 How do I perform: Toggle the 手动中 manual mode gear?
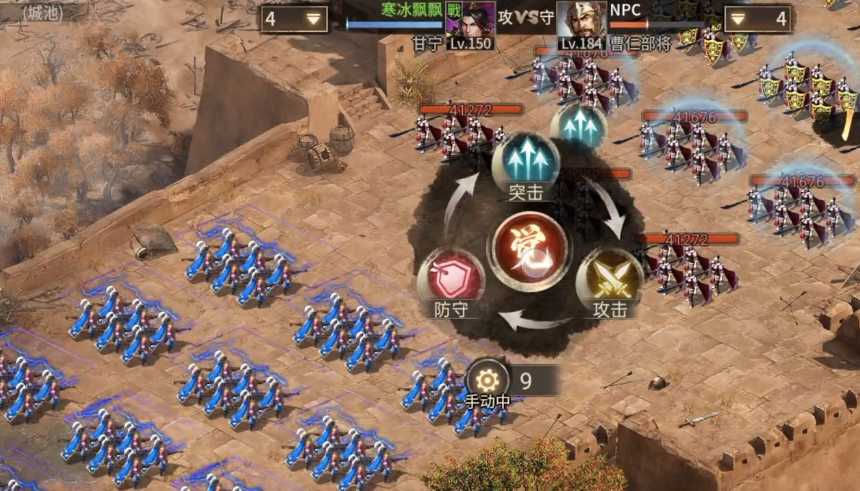click(487, 380)
